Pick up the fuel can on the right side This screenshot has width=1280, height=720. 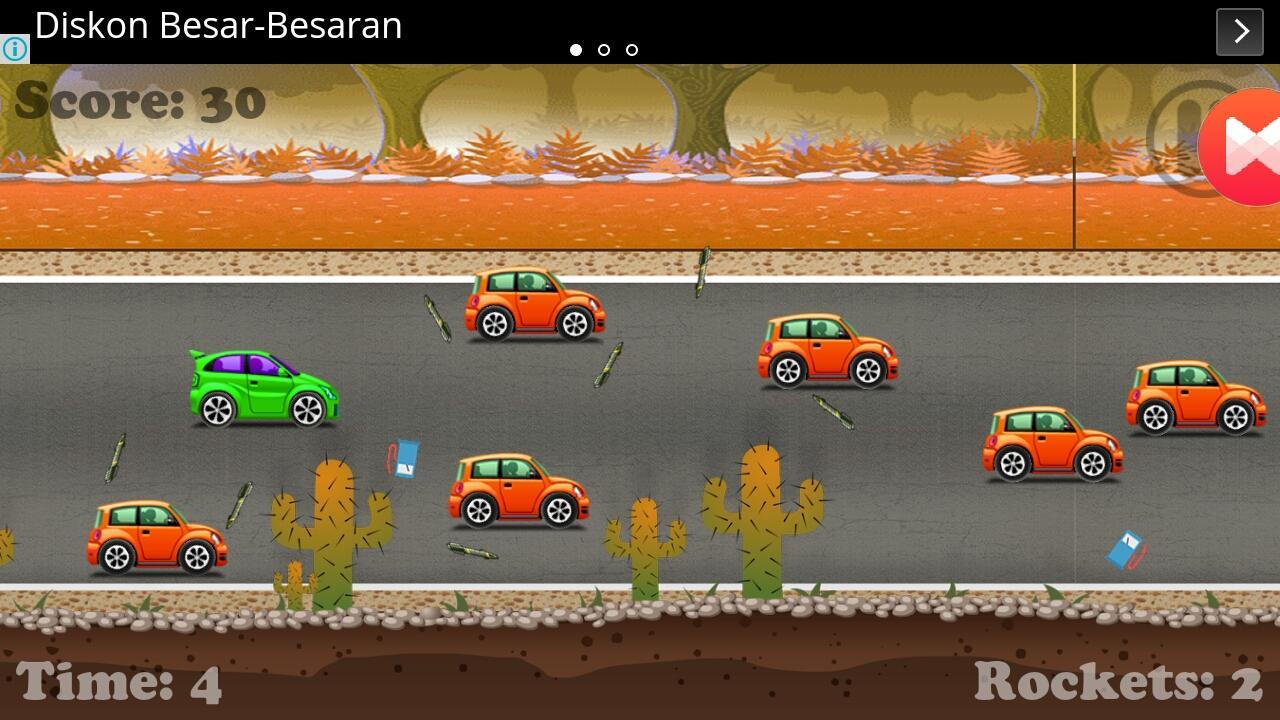pyautogui.click(x=1128, y=548)
